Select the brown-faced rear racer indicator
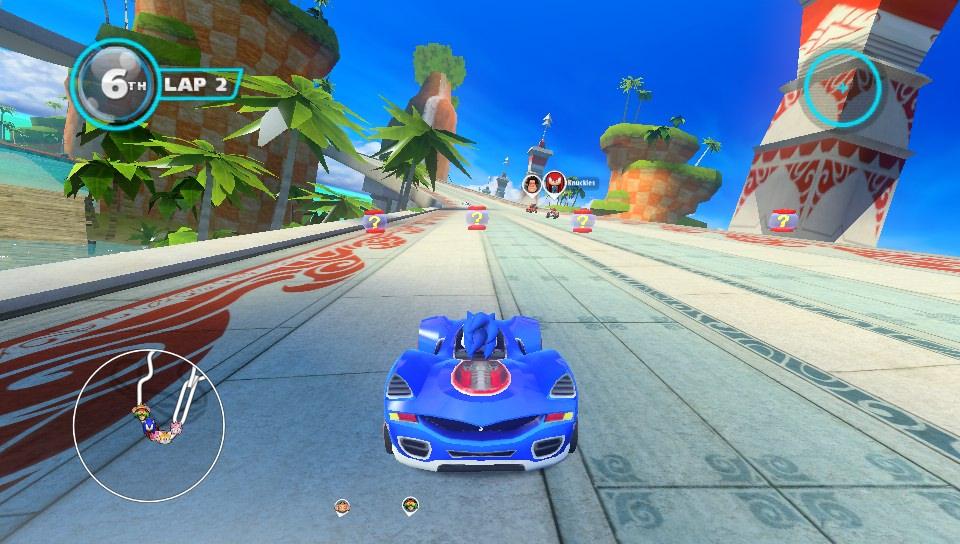Image resolution: width=960 pixels, height=544 pixels. (x=342, y=506)
